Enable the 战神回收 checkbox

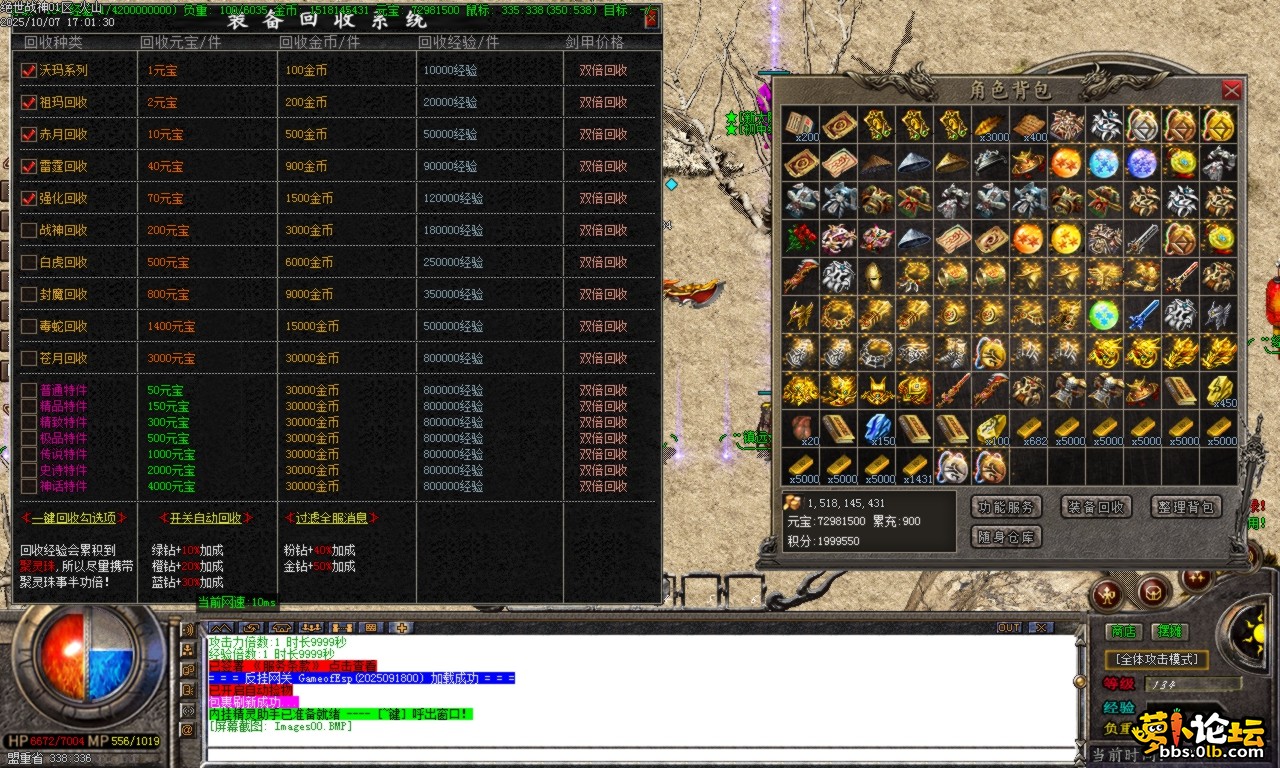click(x=29, y=230)
